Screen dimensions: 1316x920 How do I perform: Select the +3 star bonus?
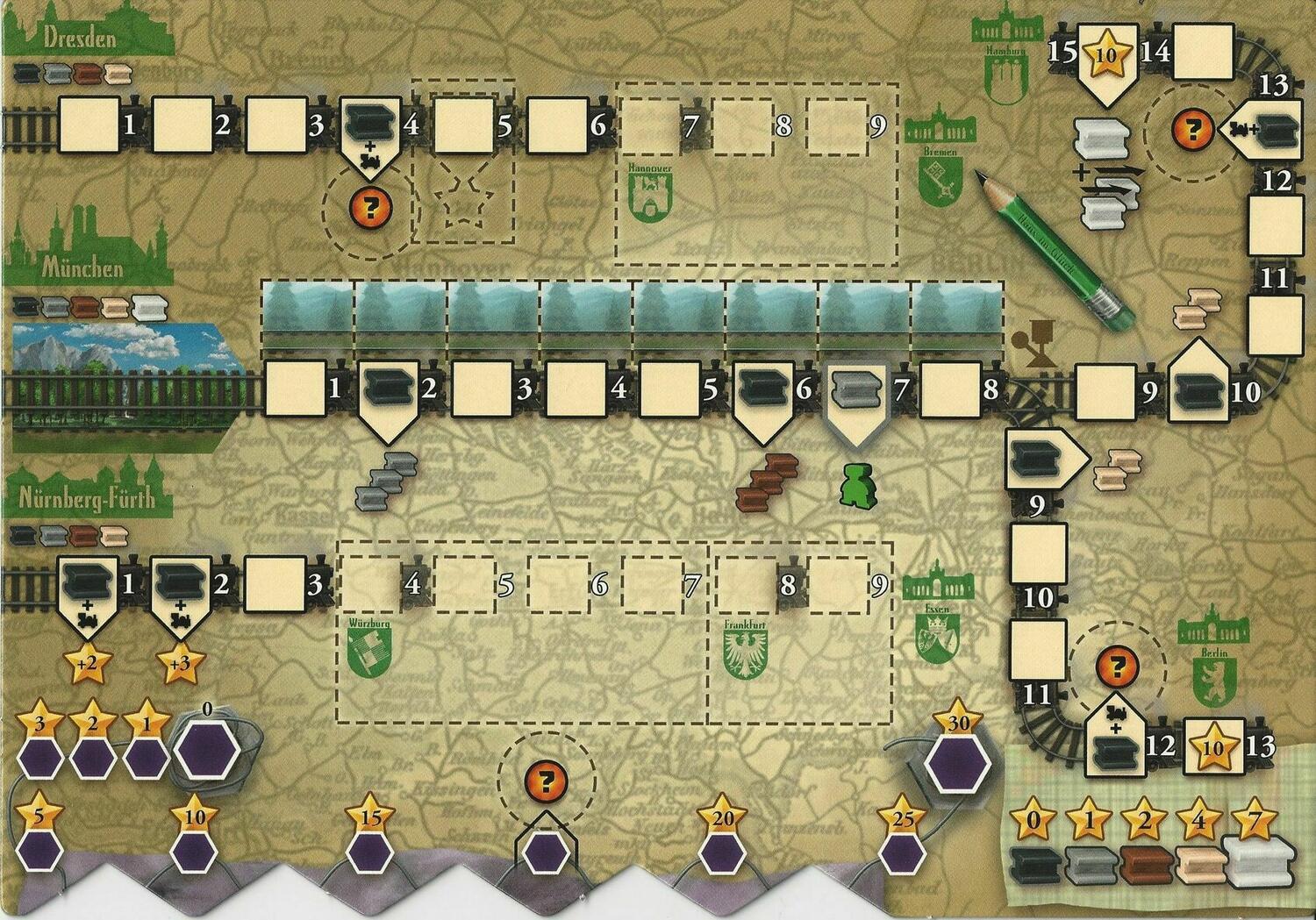pyautogui.click(x=180, y=664)
